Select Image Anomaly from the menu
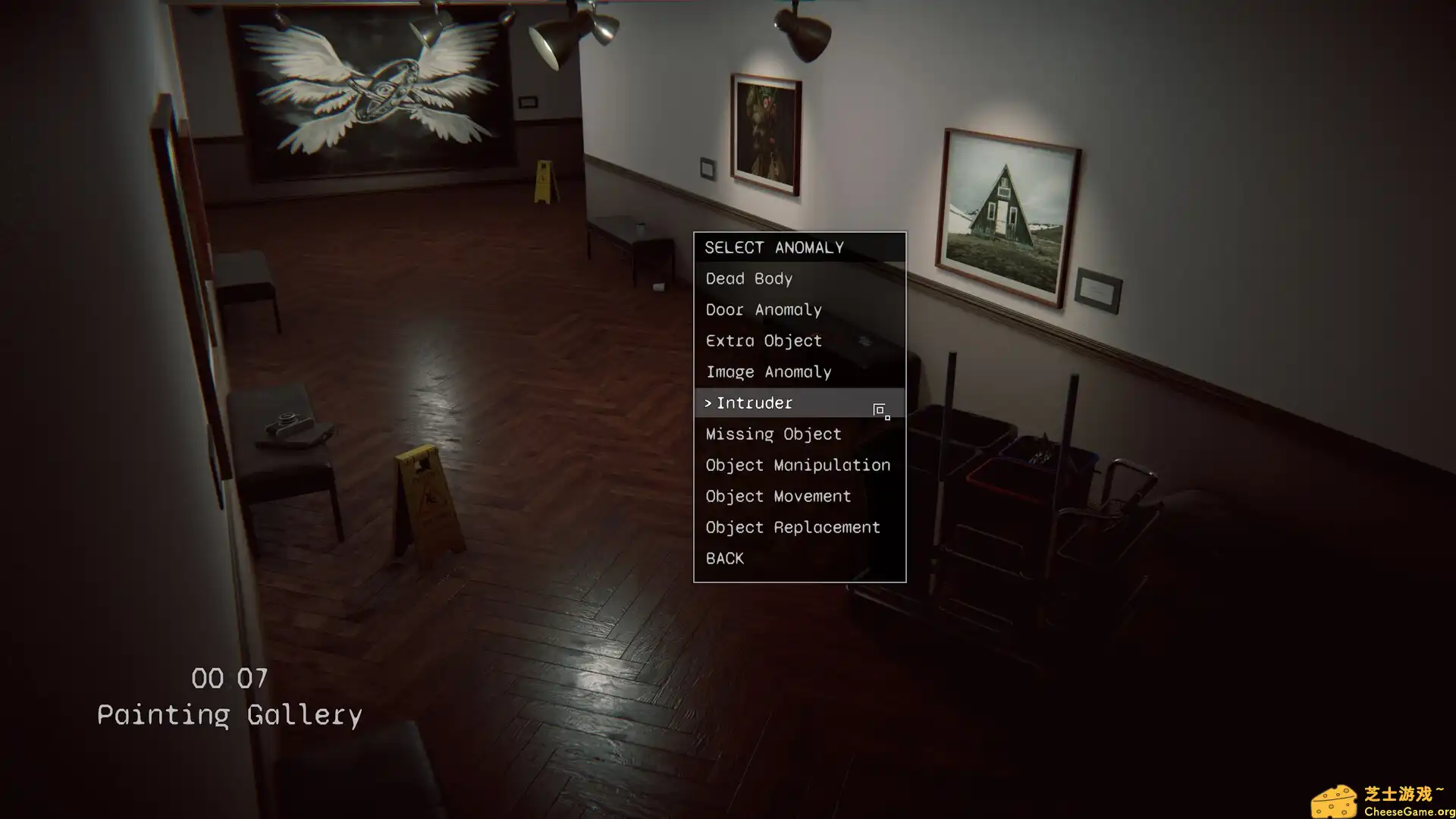This screenshot has width=1456, height=819. (768, 372)
